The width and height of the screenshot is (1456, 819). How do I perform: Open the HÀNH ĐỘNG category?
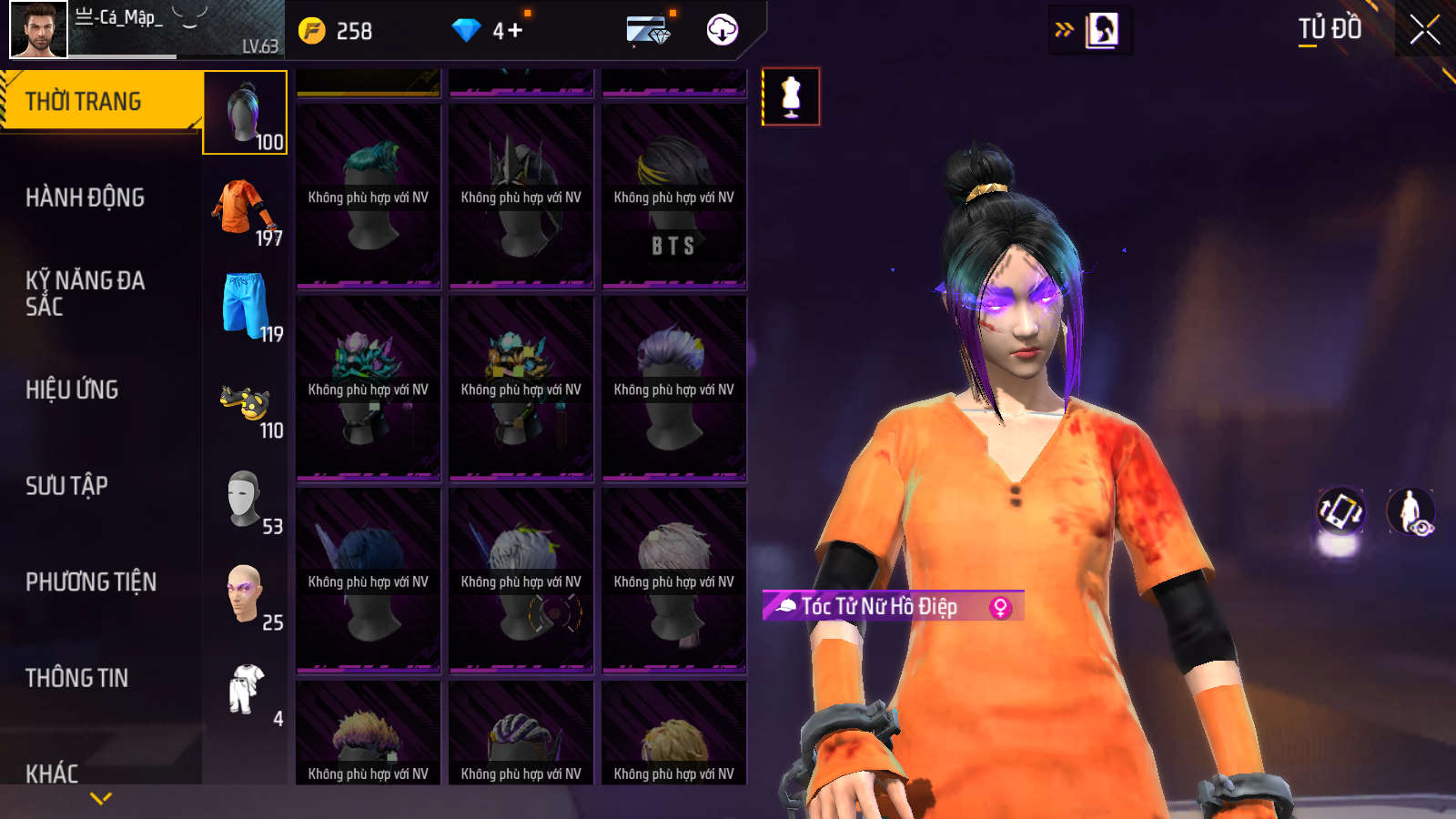[x=85, y=197]
